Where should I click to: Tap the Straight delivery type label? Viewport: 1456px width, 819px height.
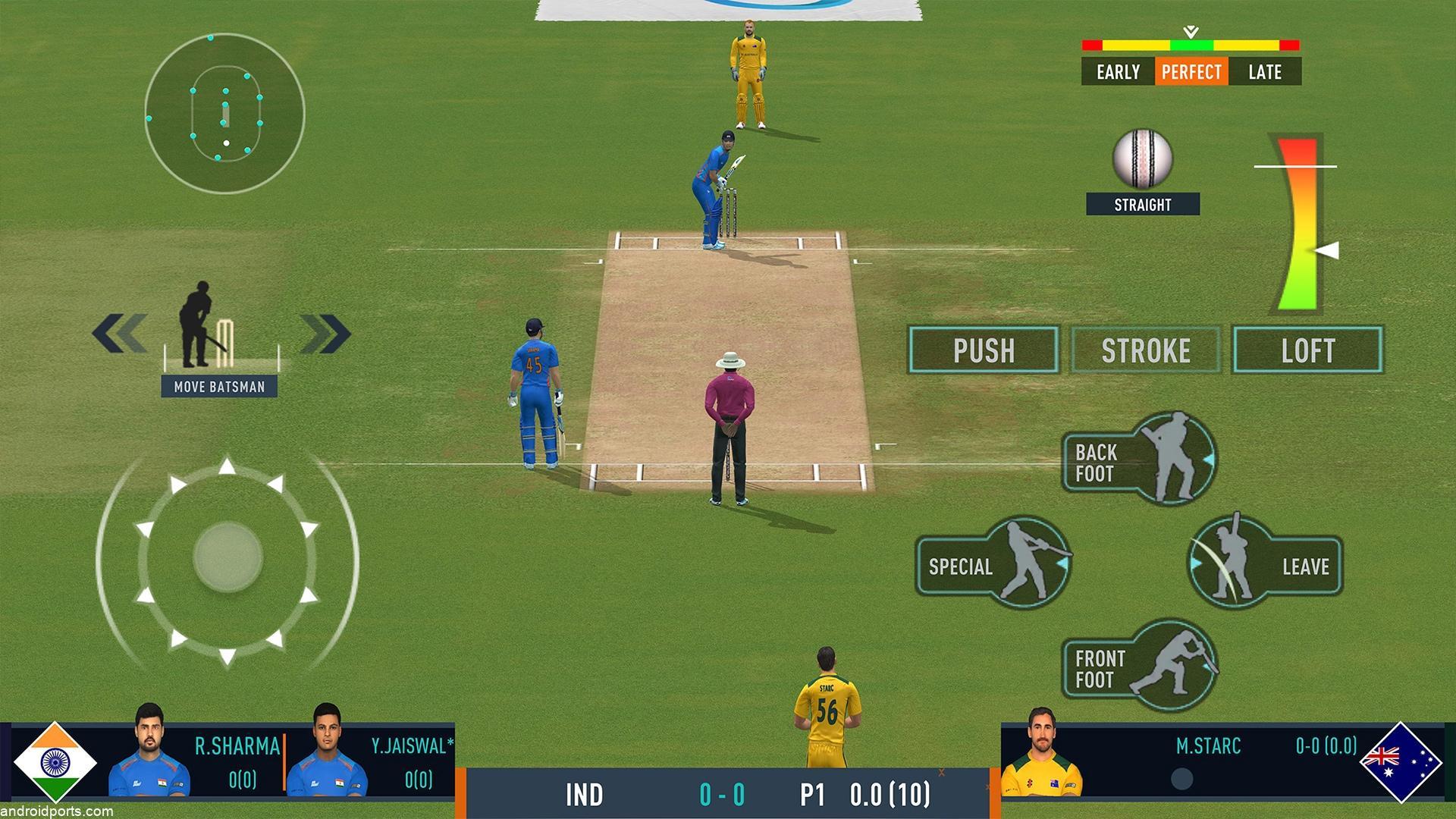point(1142,204)
